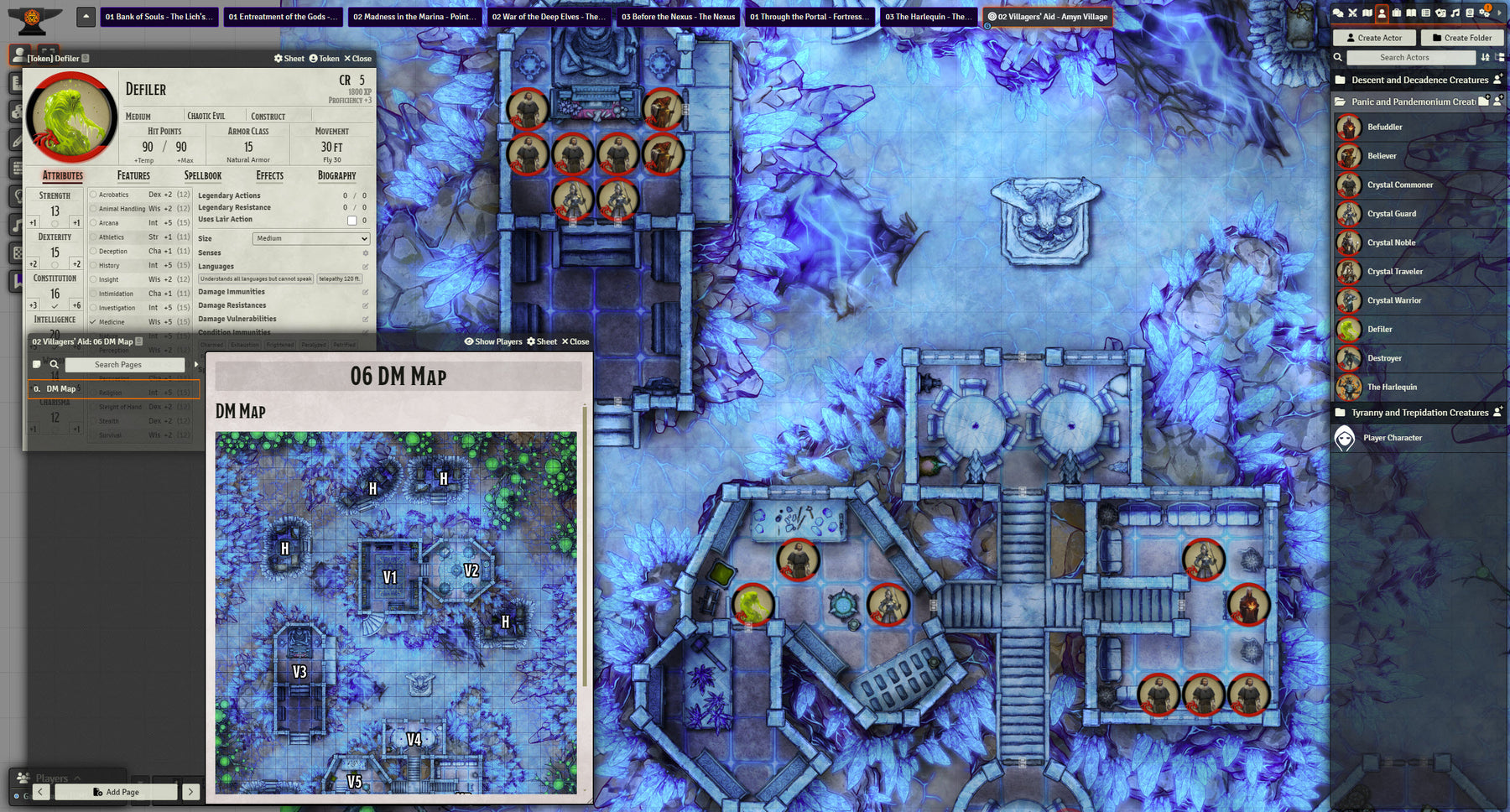
Task: Open the Size dropdown set to Medium
Action: point(310,239)
